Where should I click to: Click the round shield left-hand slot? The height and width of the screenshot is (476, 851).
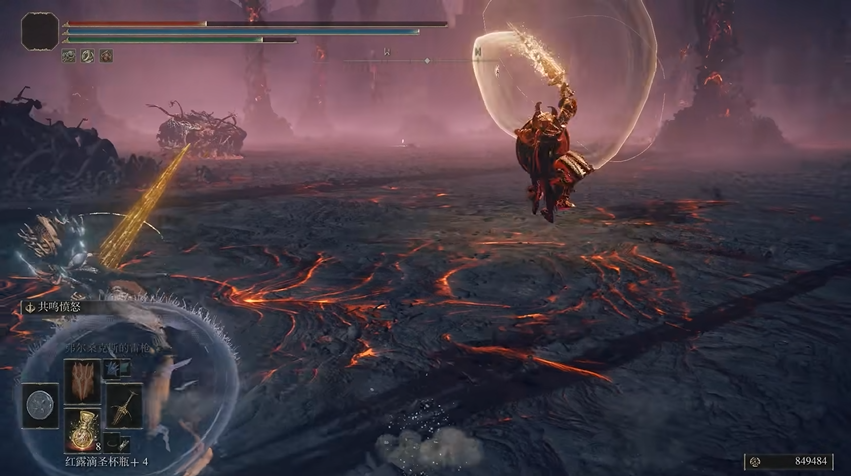click(x=42, y=405)
